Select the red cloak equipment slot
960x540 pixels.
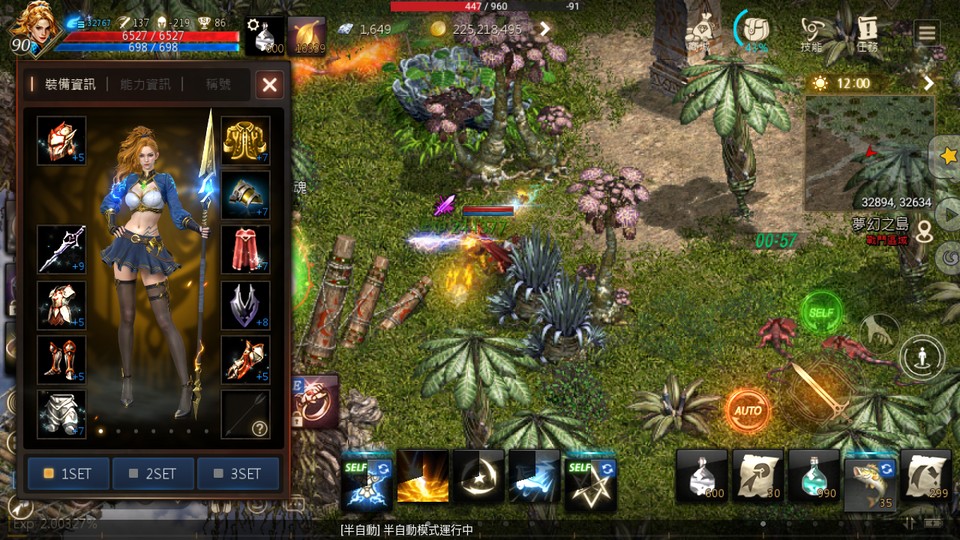(x=245, y=250)
